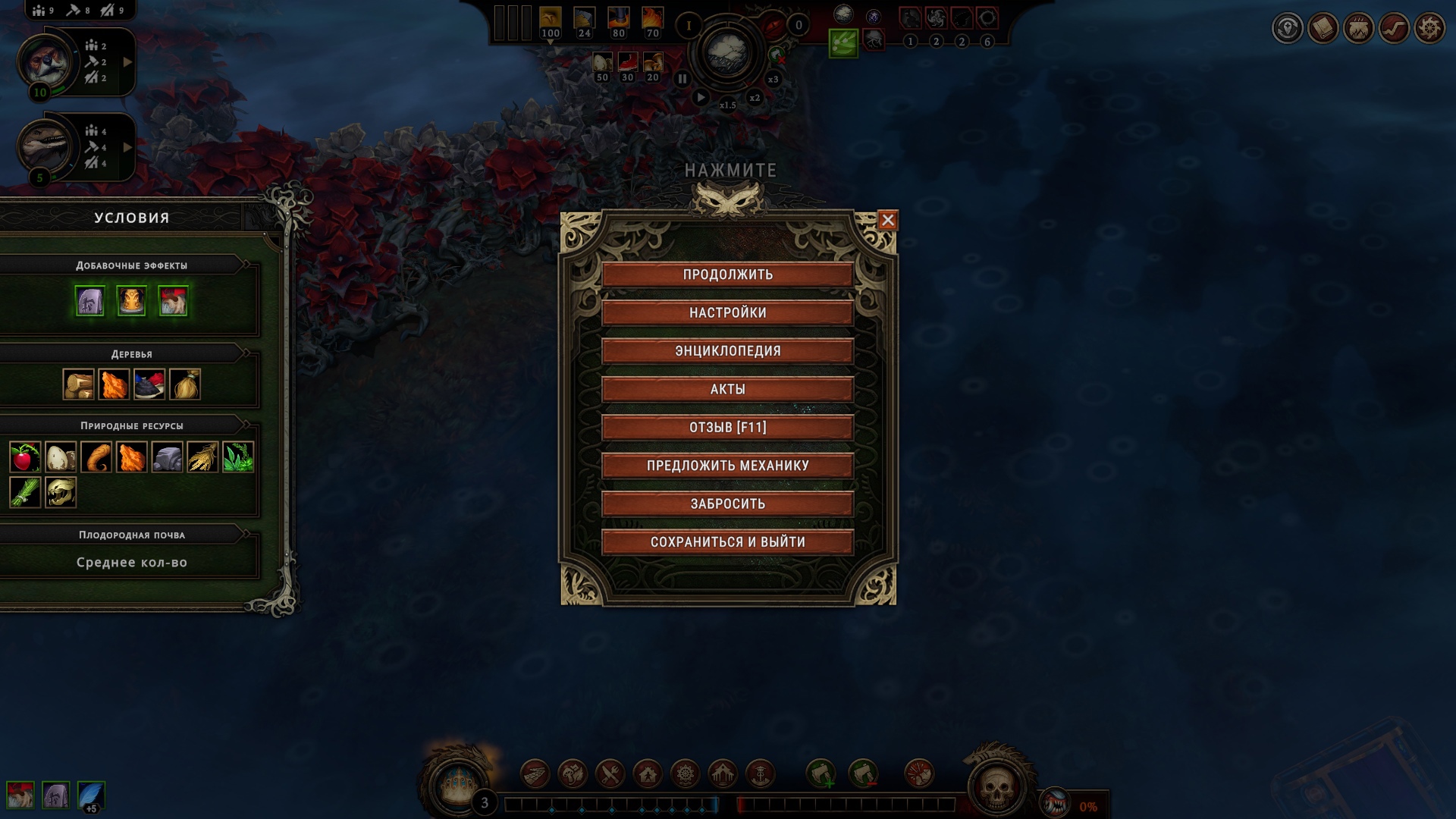Viewport: 1456px width, 819px height.
Task: Select ЗАБРОСИТЬ to abandon settlement
Action: pyautogui.click(x=727, y=504)
